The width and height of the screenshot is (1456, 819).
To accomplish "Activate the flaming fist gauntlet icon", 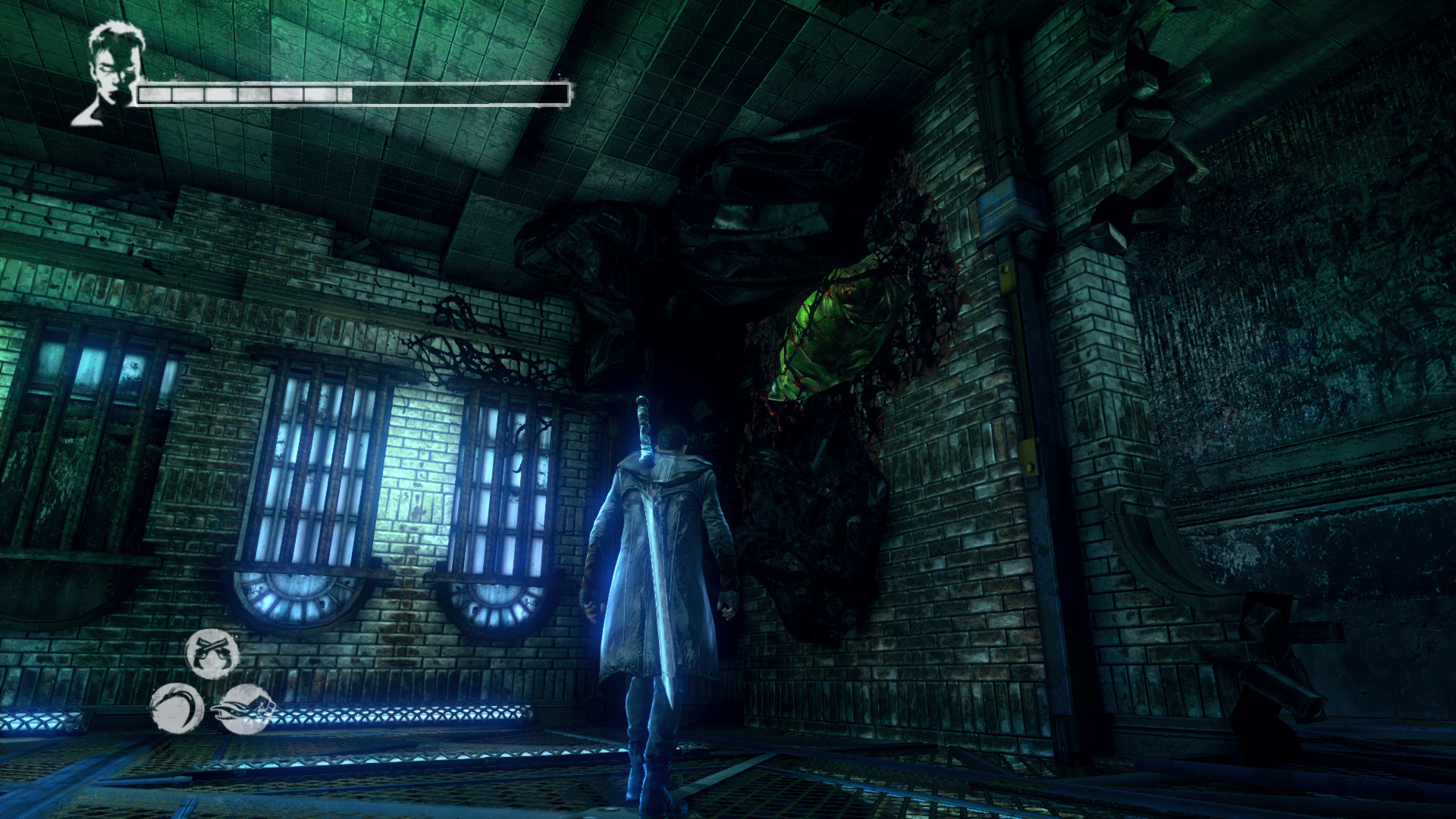I will [245, 708].
